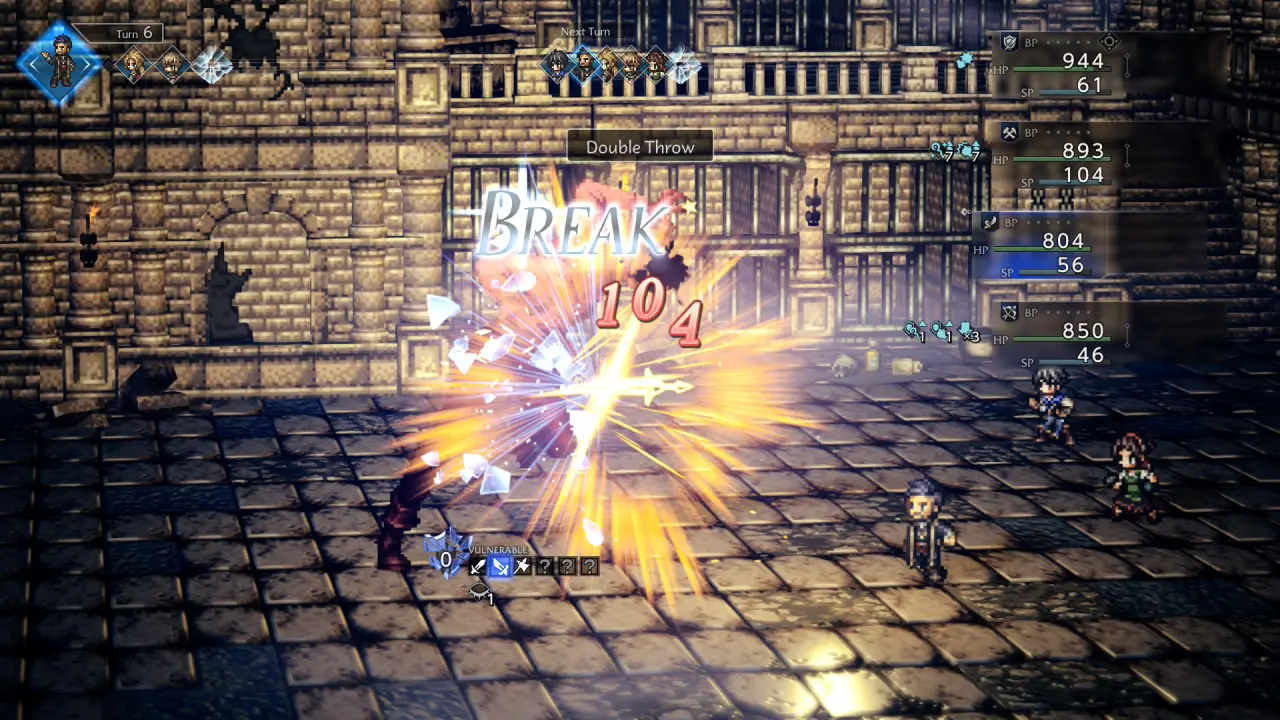Click the shattered enemy icon in the Next Turn row

click(683, 66)
